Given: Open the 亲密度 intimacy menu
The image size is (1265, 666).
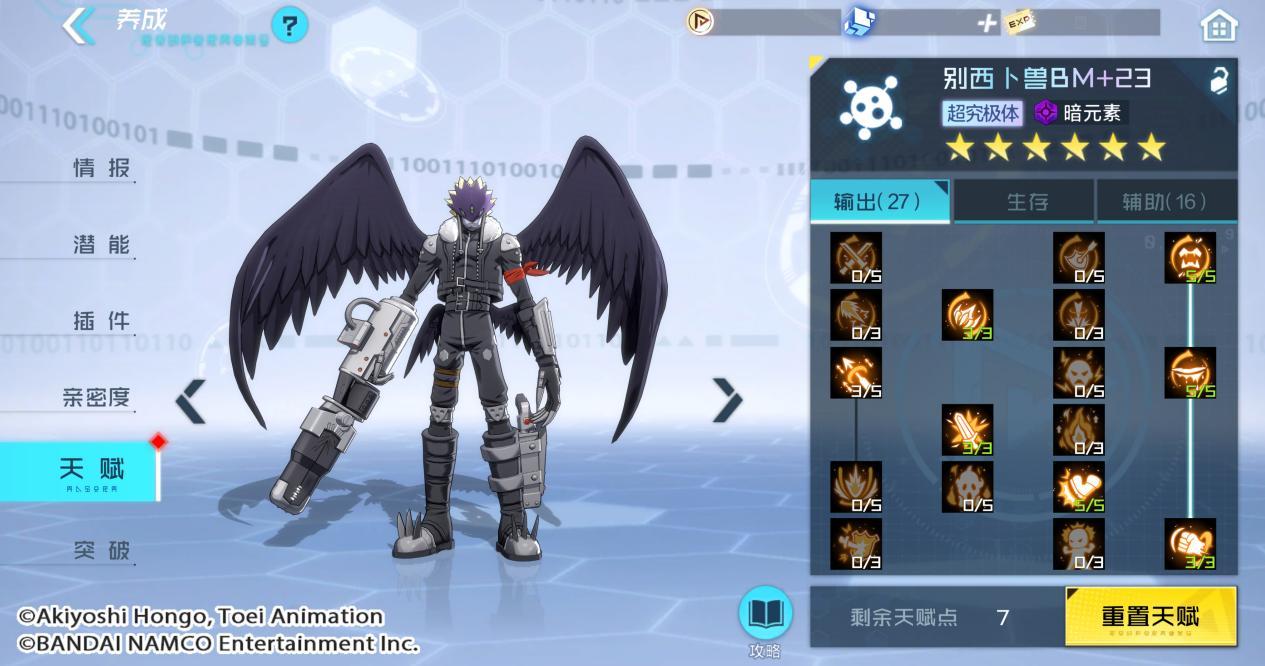Looking at the screenshot, I should [96, 397].
